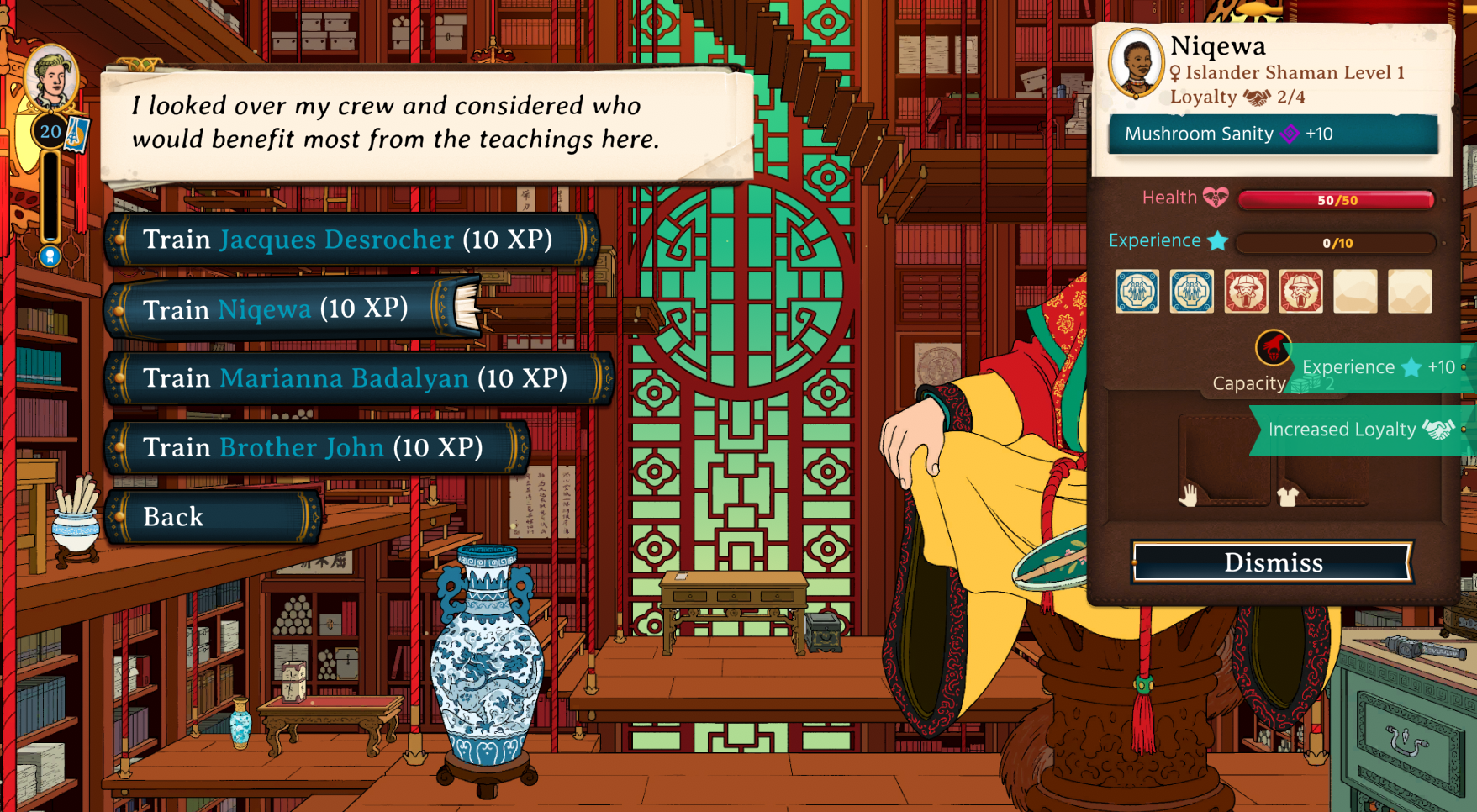Select Train Marianna Badalyan
This screenshot has height=812, width=1477.
355,378
